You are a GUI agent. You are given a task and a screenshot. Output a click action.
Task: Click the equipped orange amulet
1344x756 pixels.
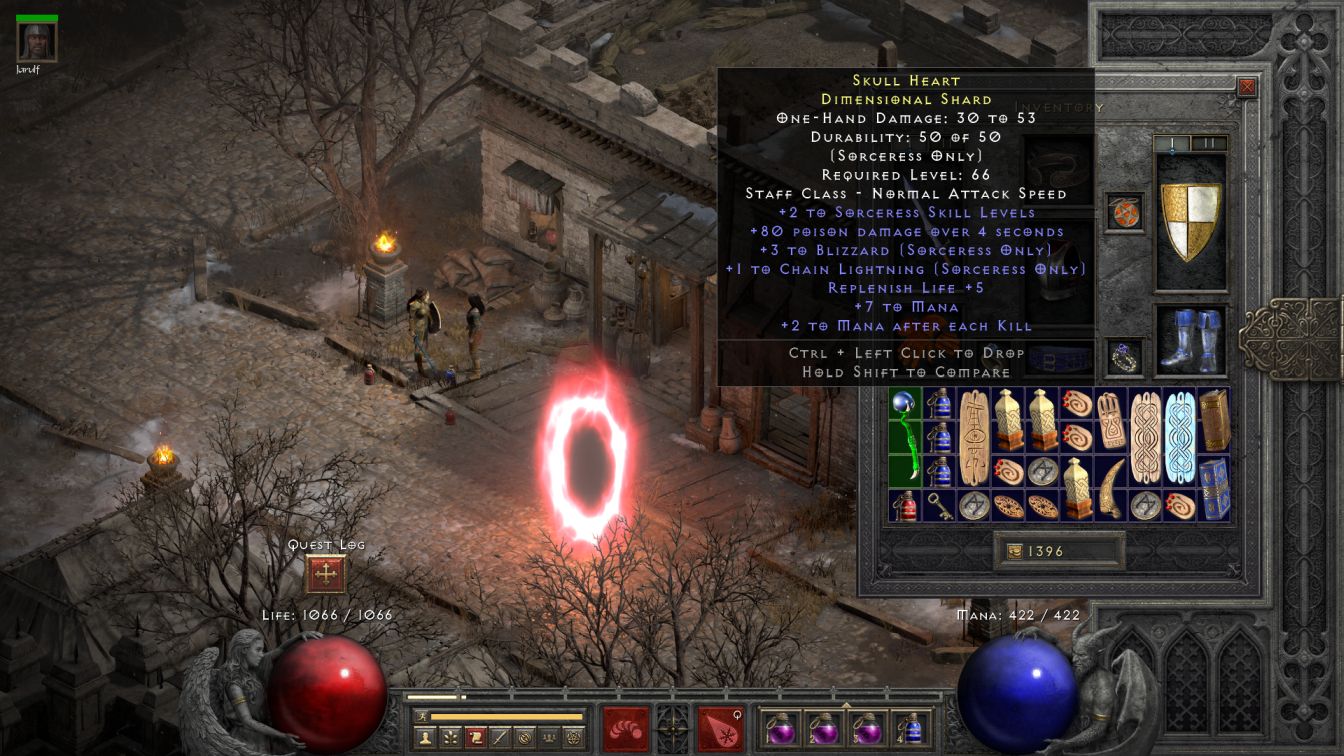coord(1124,212)
